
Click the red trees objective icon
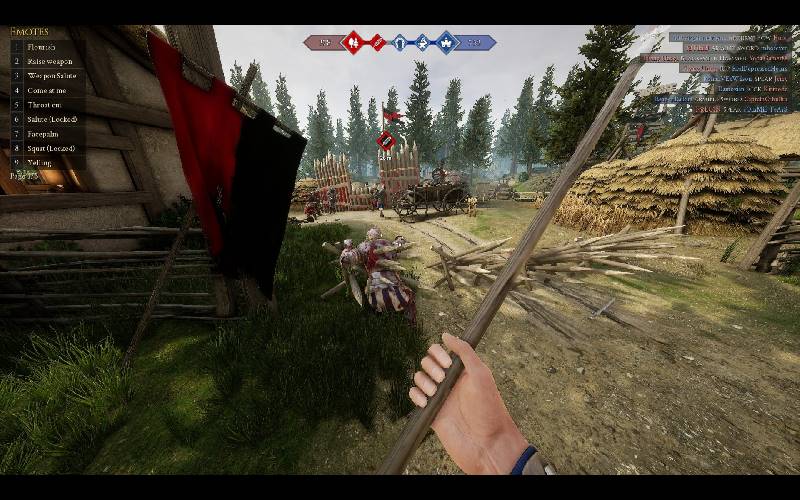(352, 42)
